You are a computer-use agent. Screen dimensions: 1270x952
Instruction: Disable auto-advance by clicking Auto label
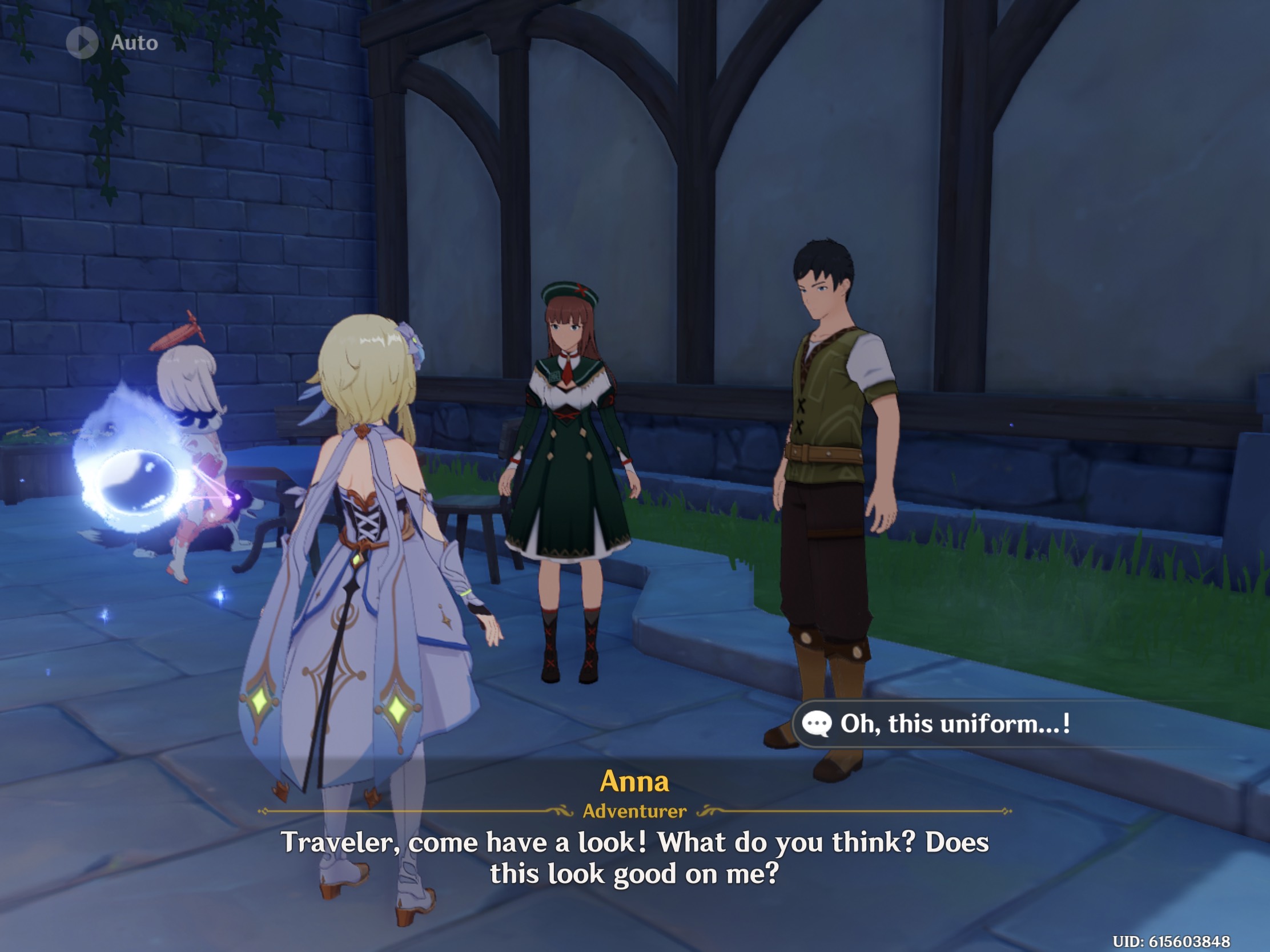click(133, 41)
